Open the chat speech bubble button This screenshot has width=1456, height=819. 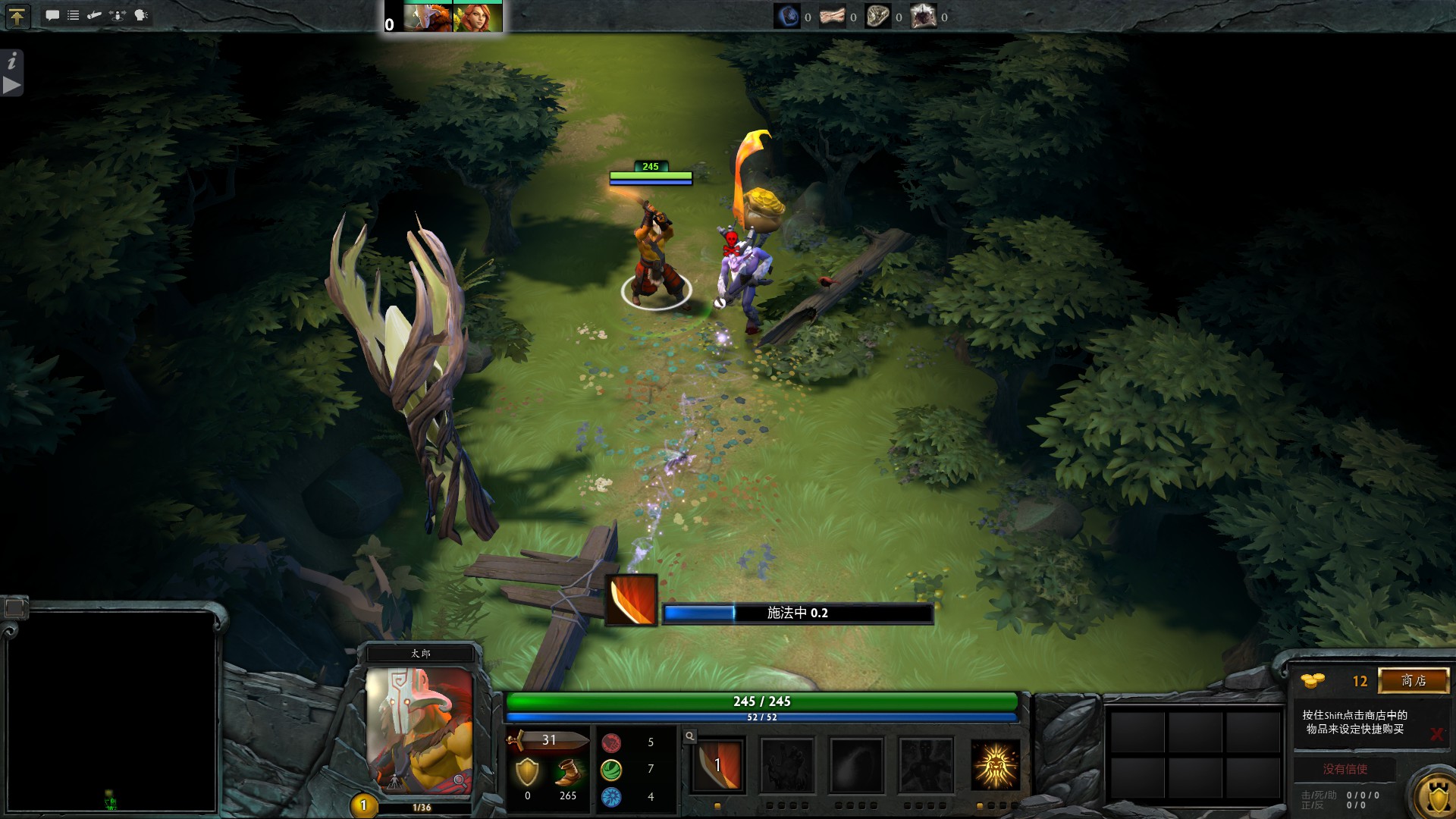tap(52, 15)
